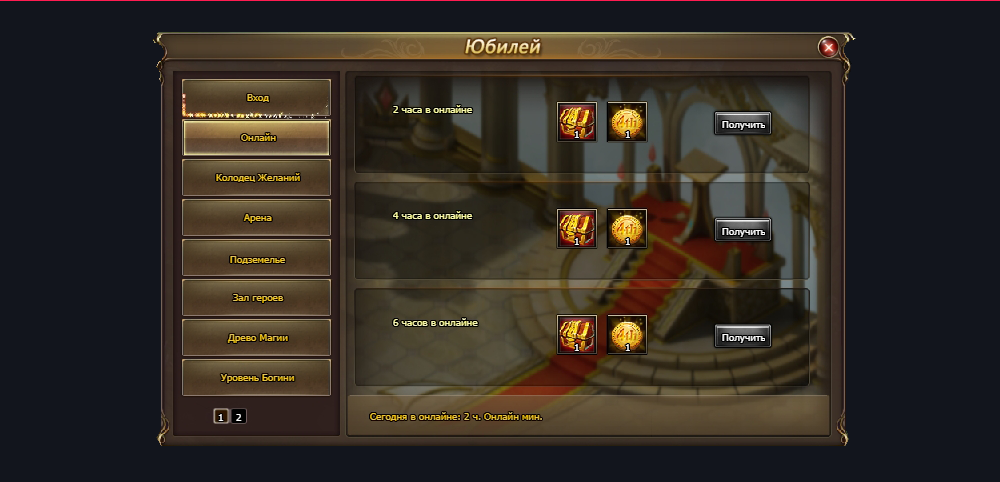This screenshot has width=1000, height=482.
Task: Choose the Зал героев tab
Action: click(x=257, y=298)
